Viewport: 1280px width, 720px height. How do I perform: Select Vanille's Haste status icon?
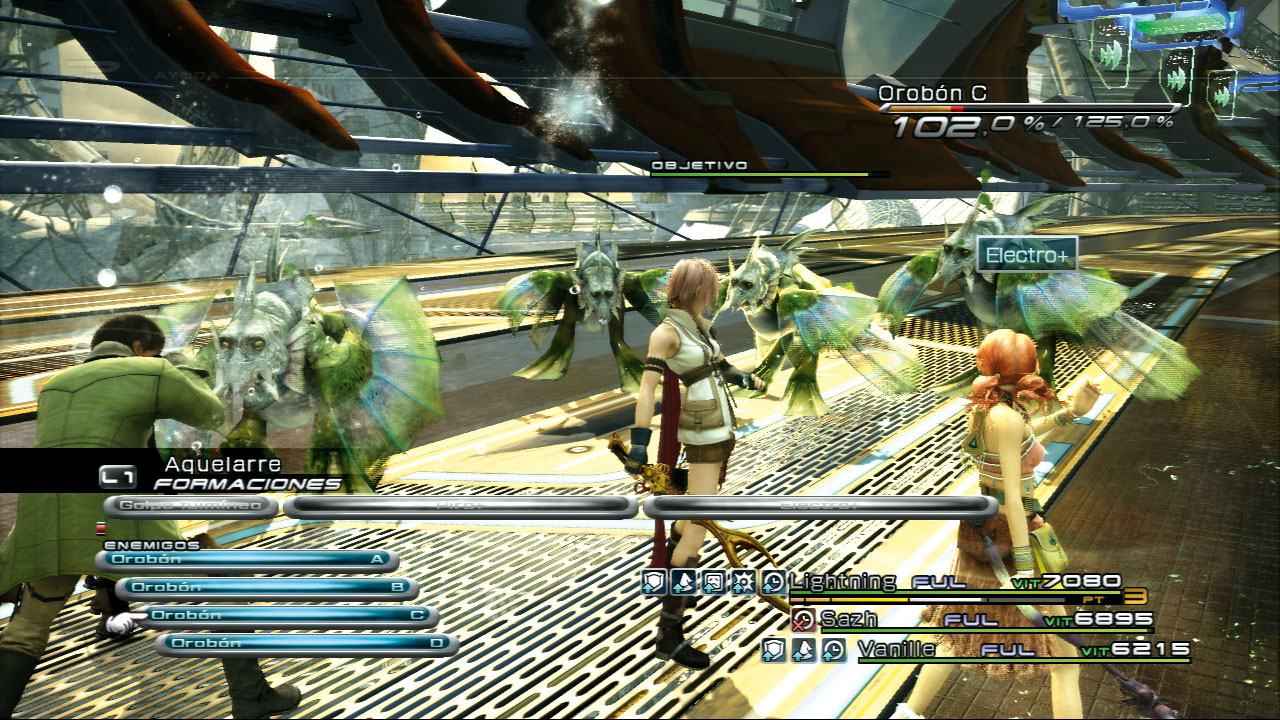coord(832,652)
